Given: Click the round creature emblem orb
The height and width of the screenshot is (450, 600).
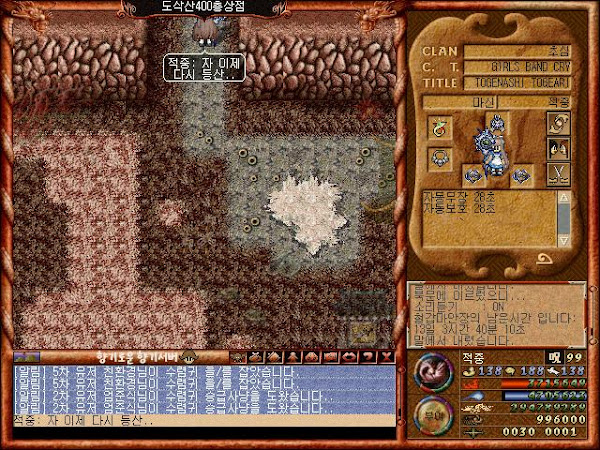Looking at the screenshot, I should coord(429,372).
